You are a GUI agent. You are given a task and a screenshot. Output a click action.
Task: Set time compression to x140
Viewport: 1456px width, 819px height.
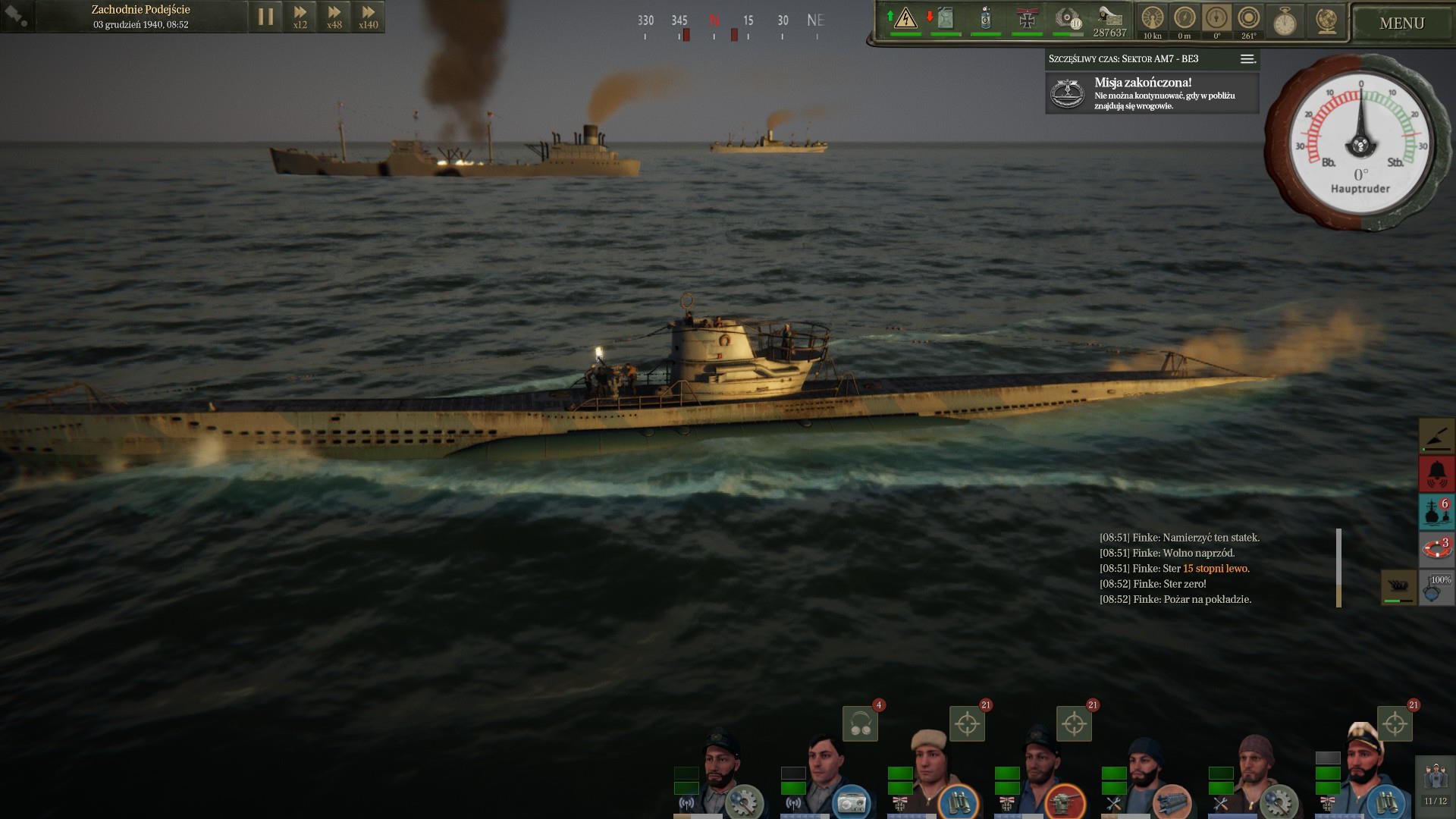369,17
